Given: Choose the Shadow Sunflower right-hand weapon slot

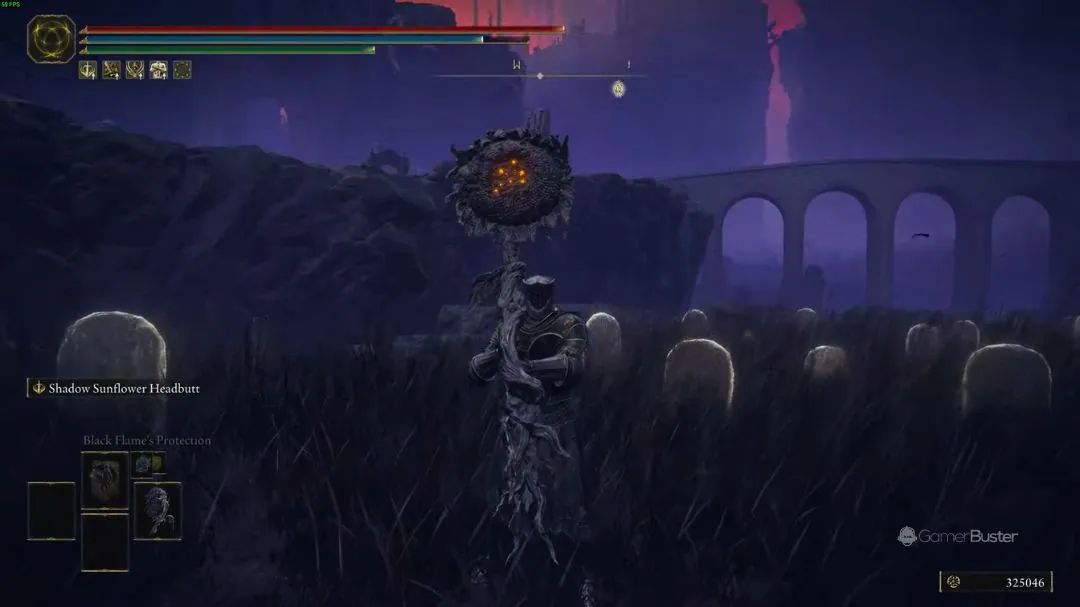Looking at the screenshot, I should (158, 511).
